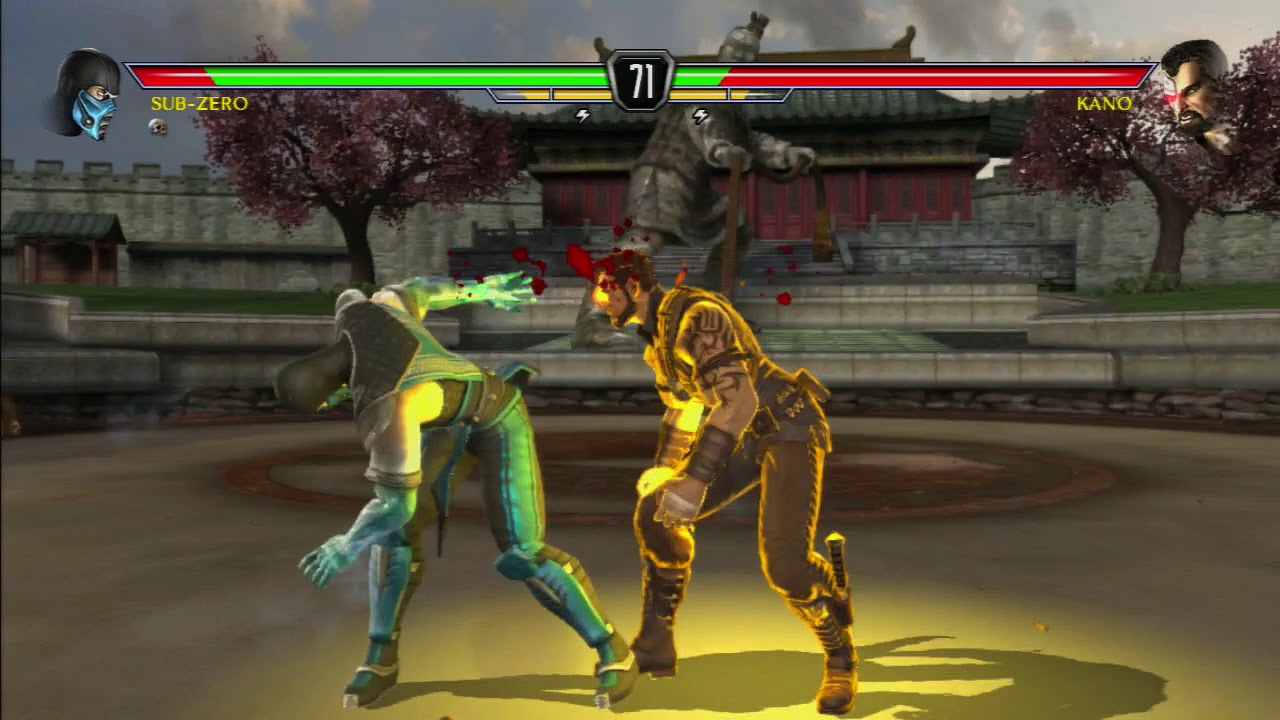
Task: Click the KANO name label
Action: click(x=1103, y=101)
